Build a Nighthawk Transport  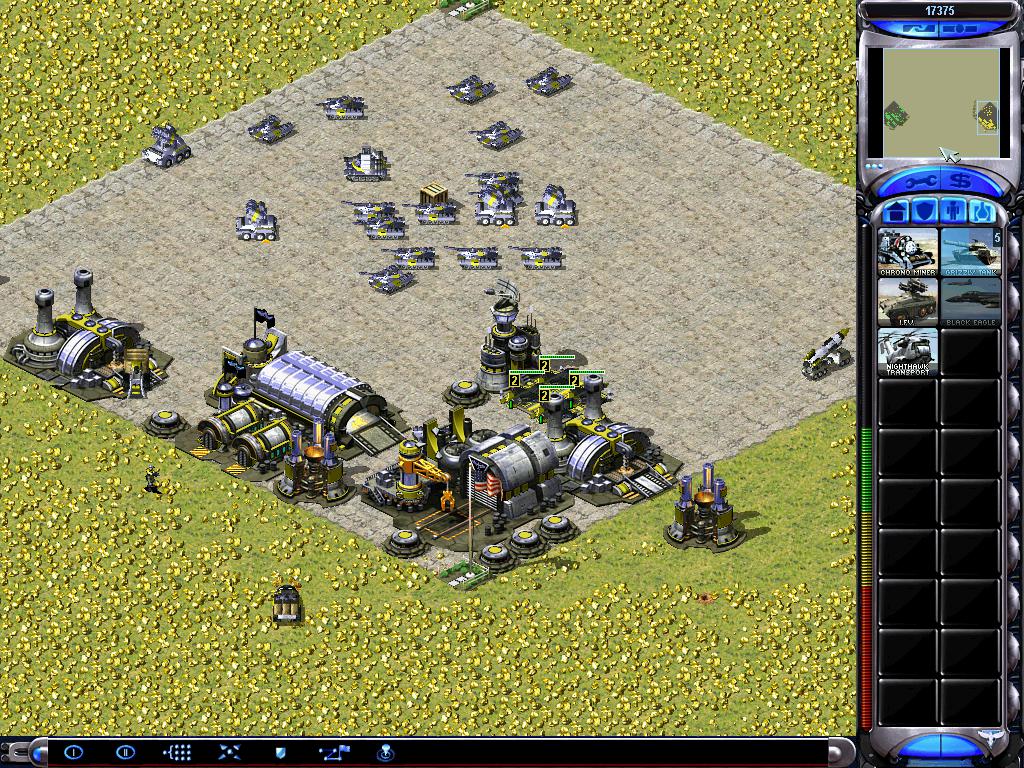coord(908,352)
